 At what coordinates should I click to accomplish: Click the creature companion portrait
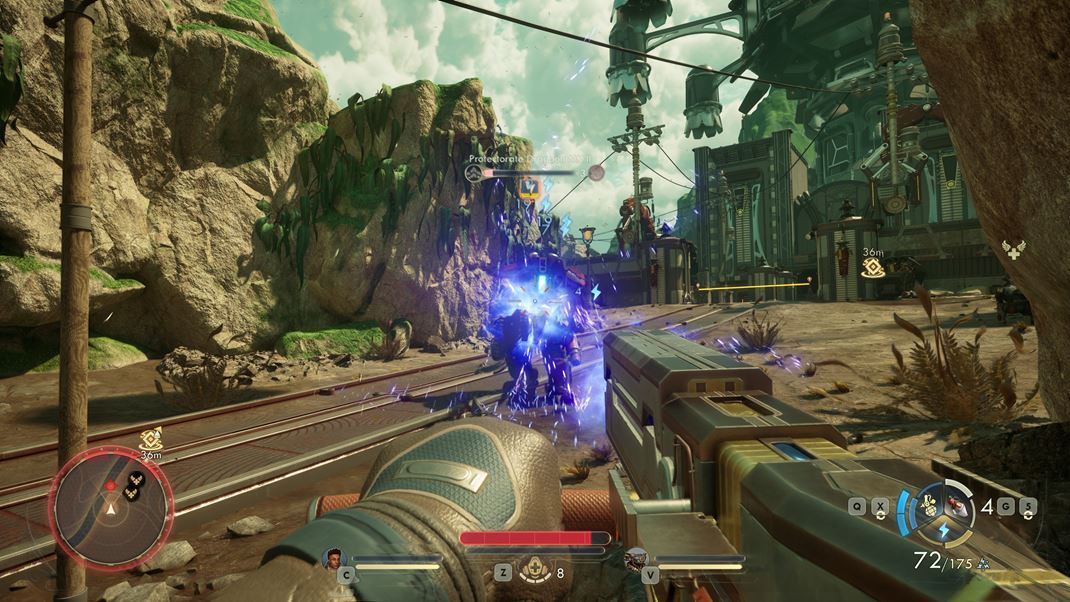click(x=636, y=559)
